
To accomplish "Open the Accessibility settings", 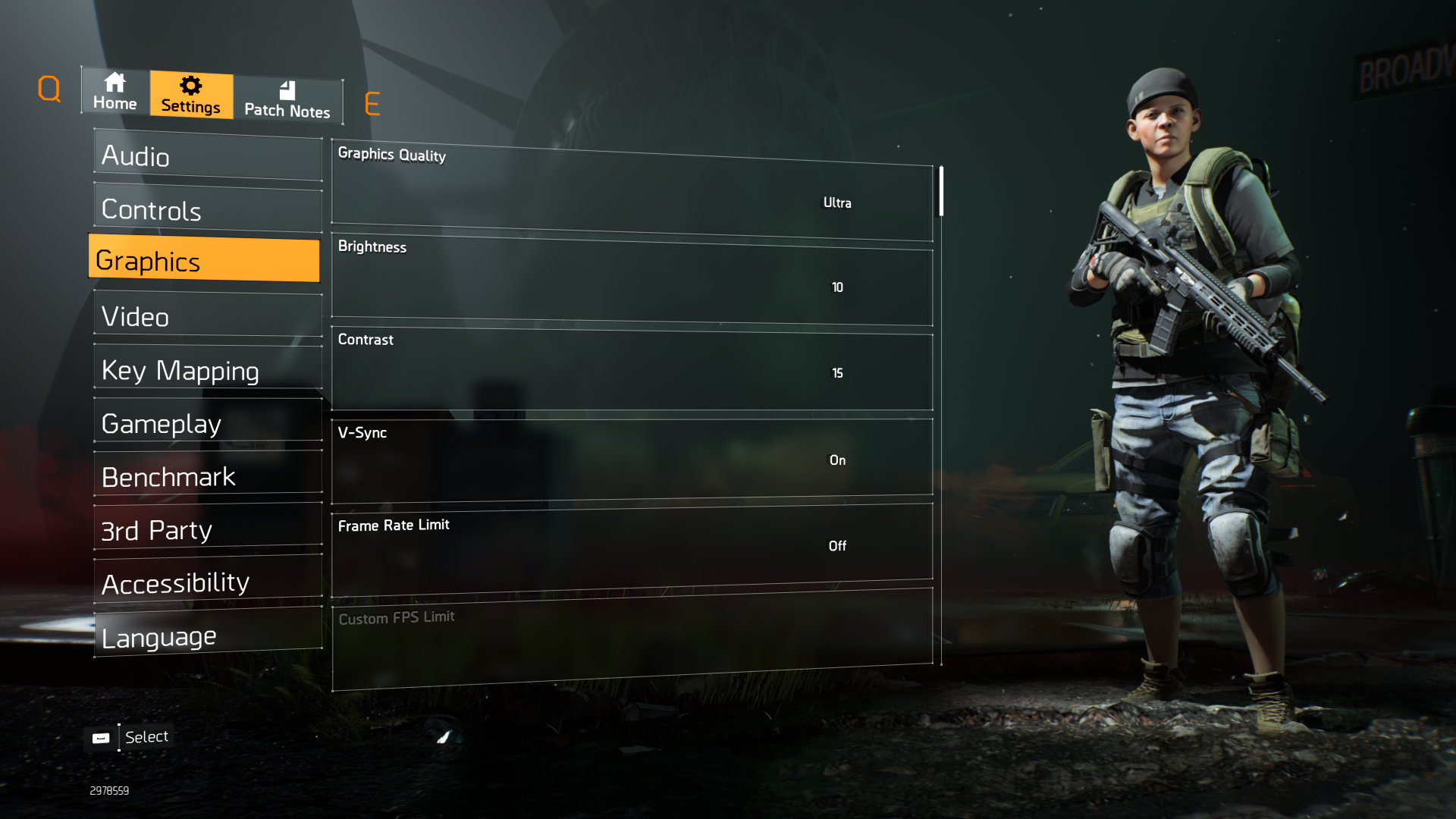I will tap(208, 582).
